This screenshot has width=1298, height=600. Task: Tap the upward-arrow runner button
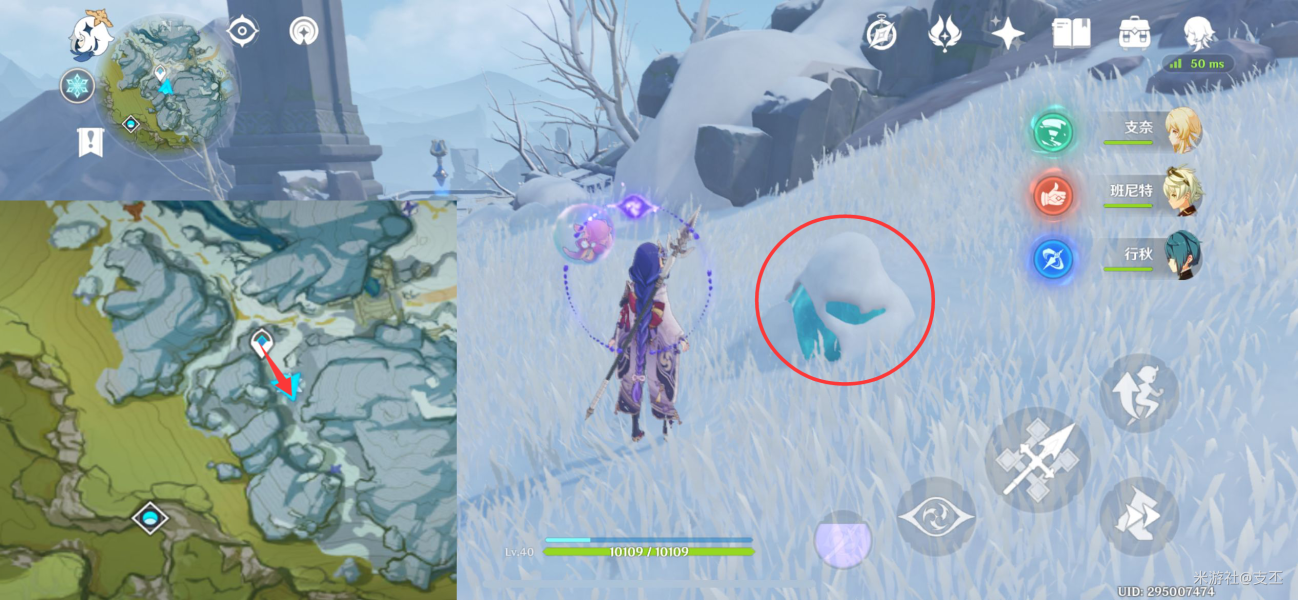click(x=1139, y=393)
